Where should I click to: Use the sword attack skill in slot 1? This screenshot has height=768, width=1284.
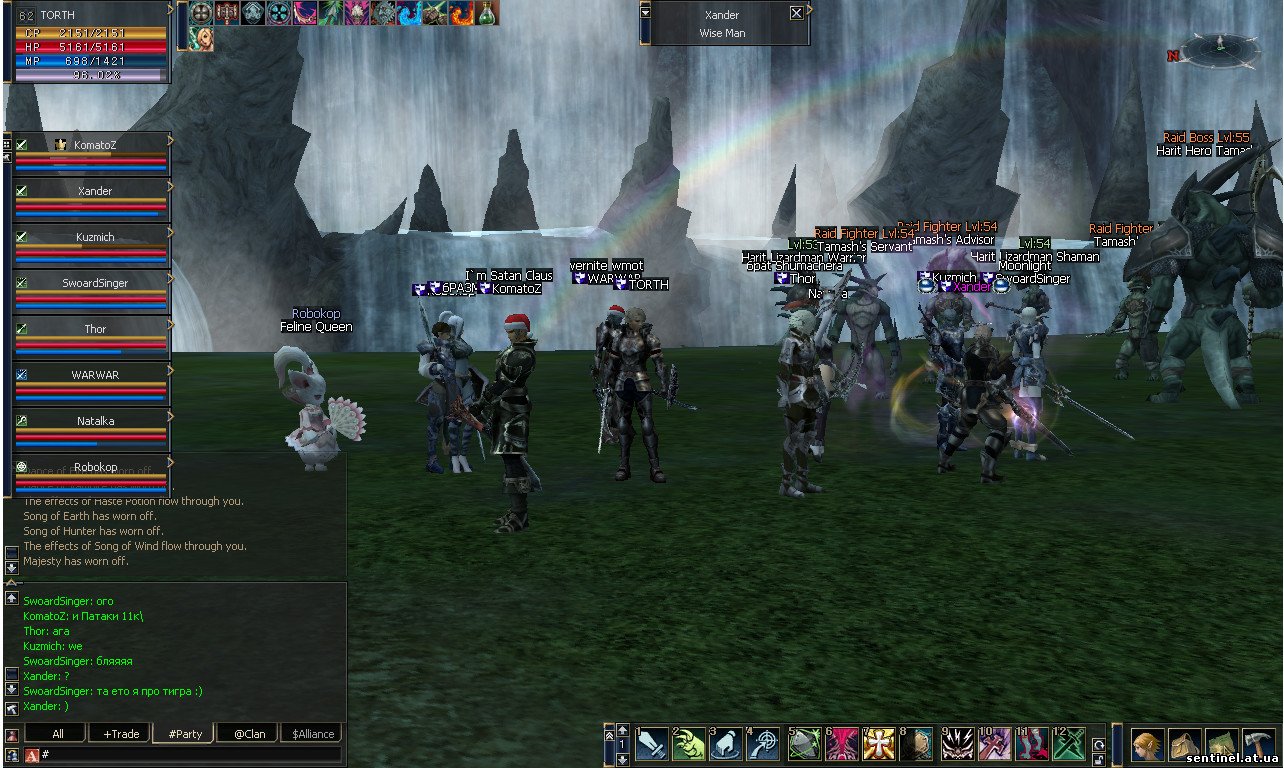click(652, 744)
